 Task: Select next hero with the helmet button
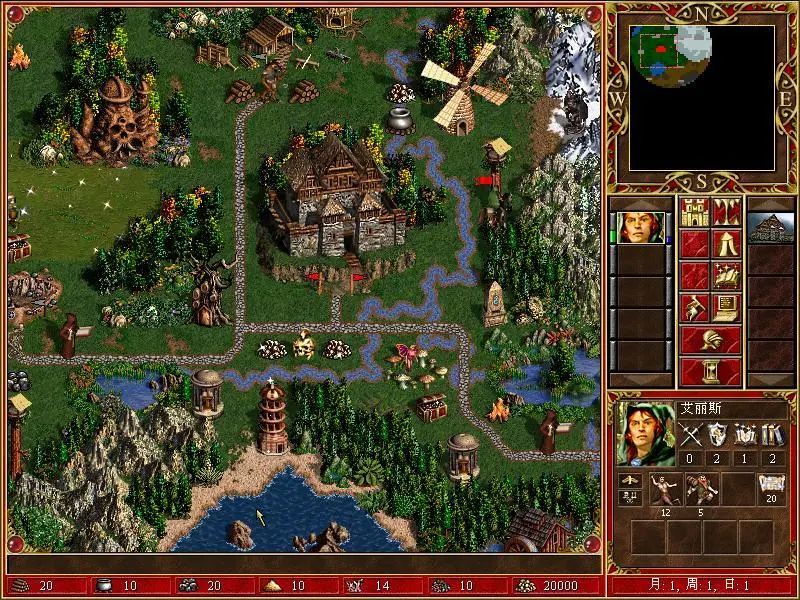point(711,339)
